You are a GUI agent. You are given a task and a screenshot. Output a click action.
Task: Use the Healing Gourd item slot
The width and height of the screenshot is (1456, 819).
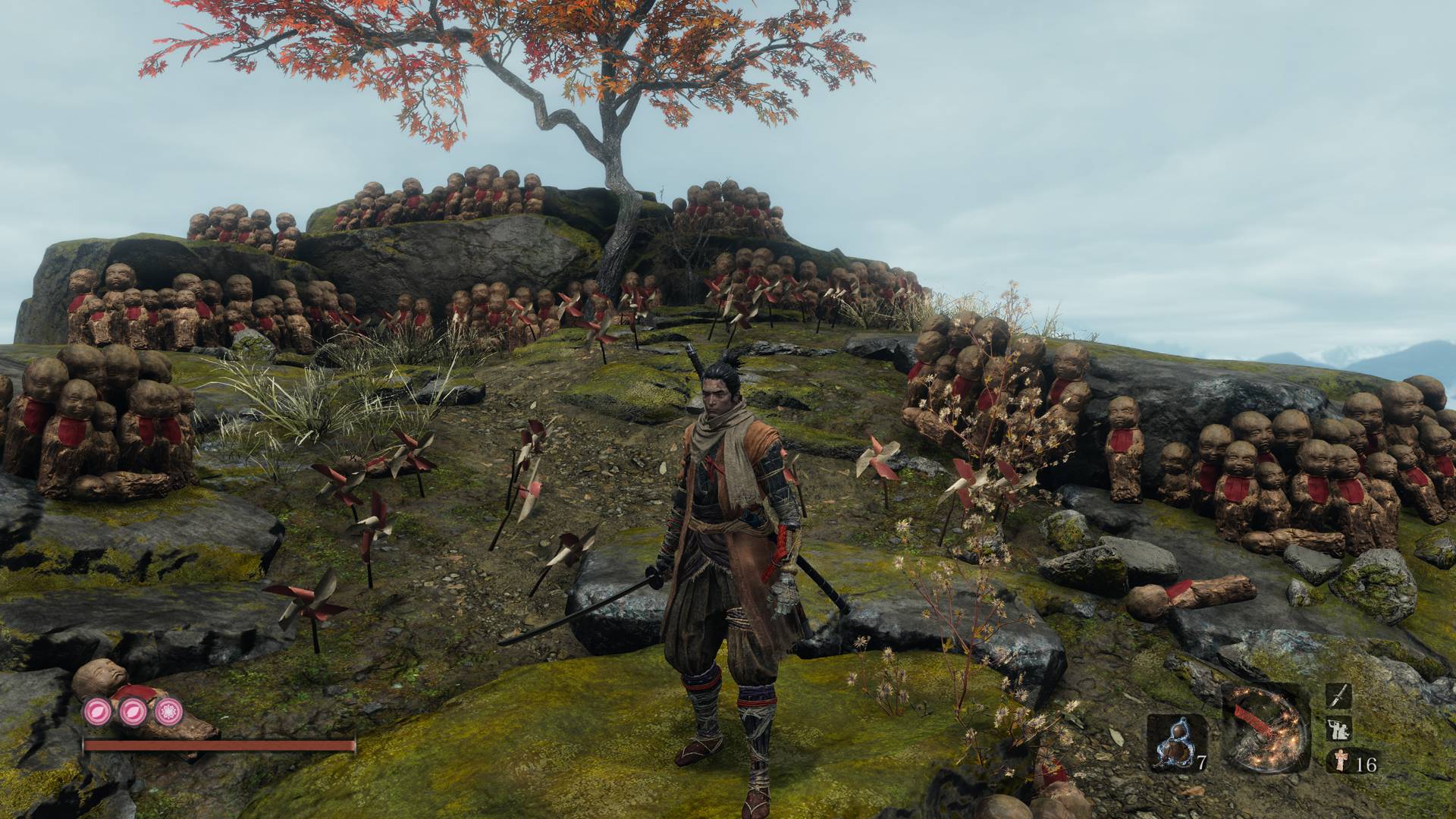[1176, 742]
